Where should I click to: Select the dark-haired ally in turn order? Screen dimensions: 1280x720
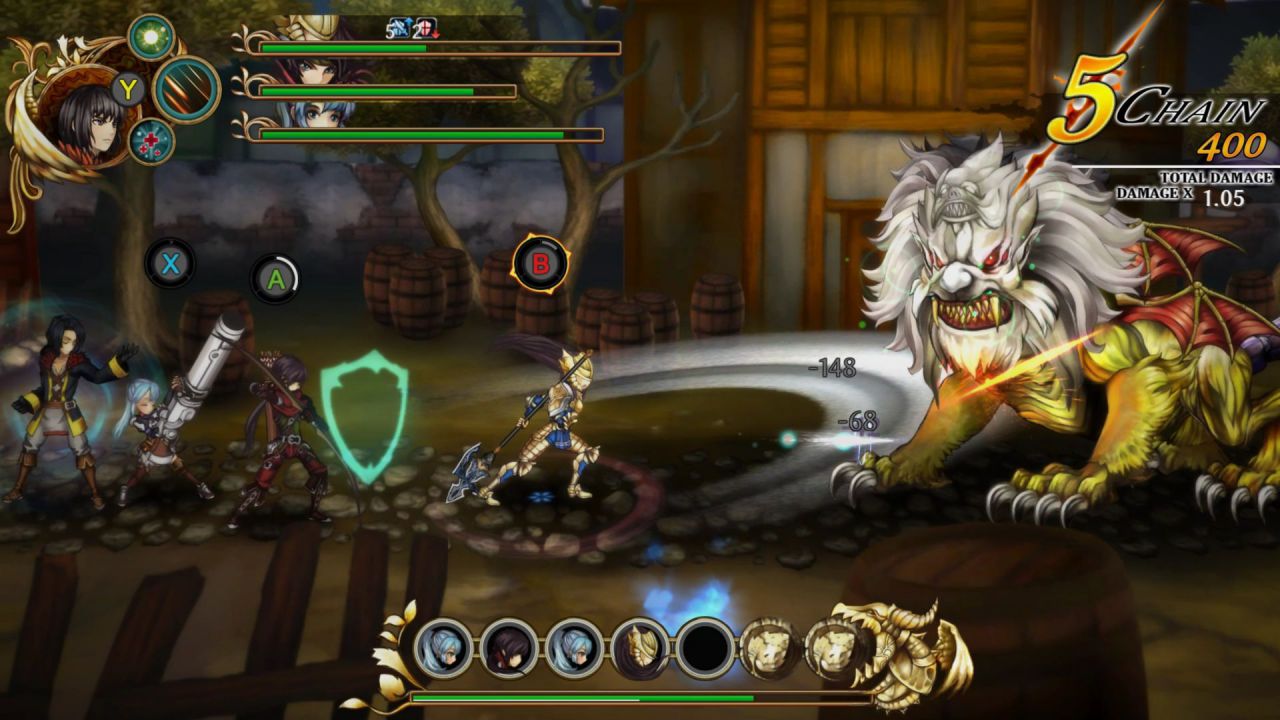point(509,650)
